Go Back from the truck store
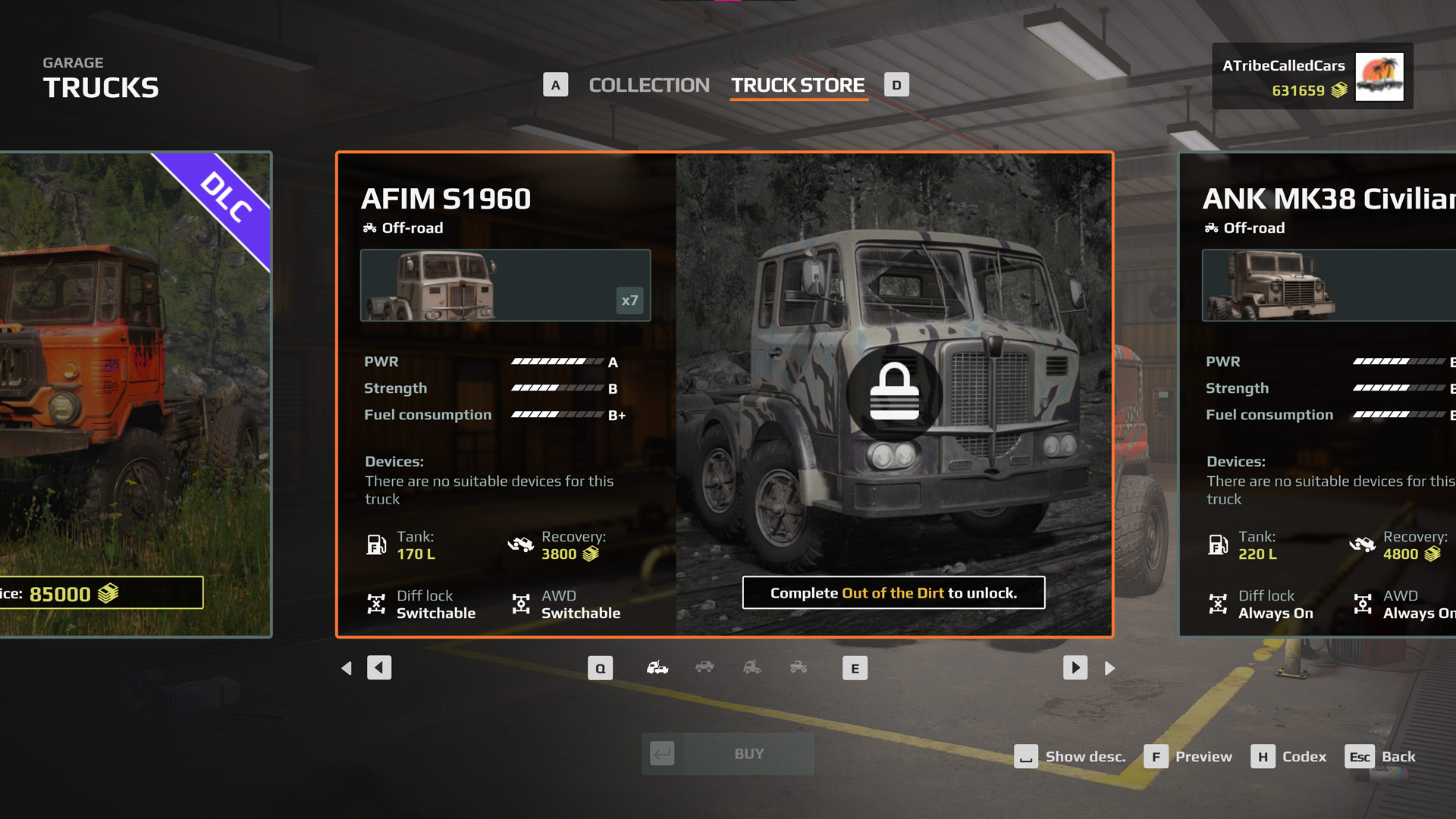 pyautogui.click(x=1381, y=757)
